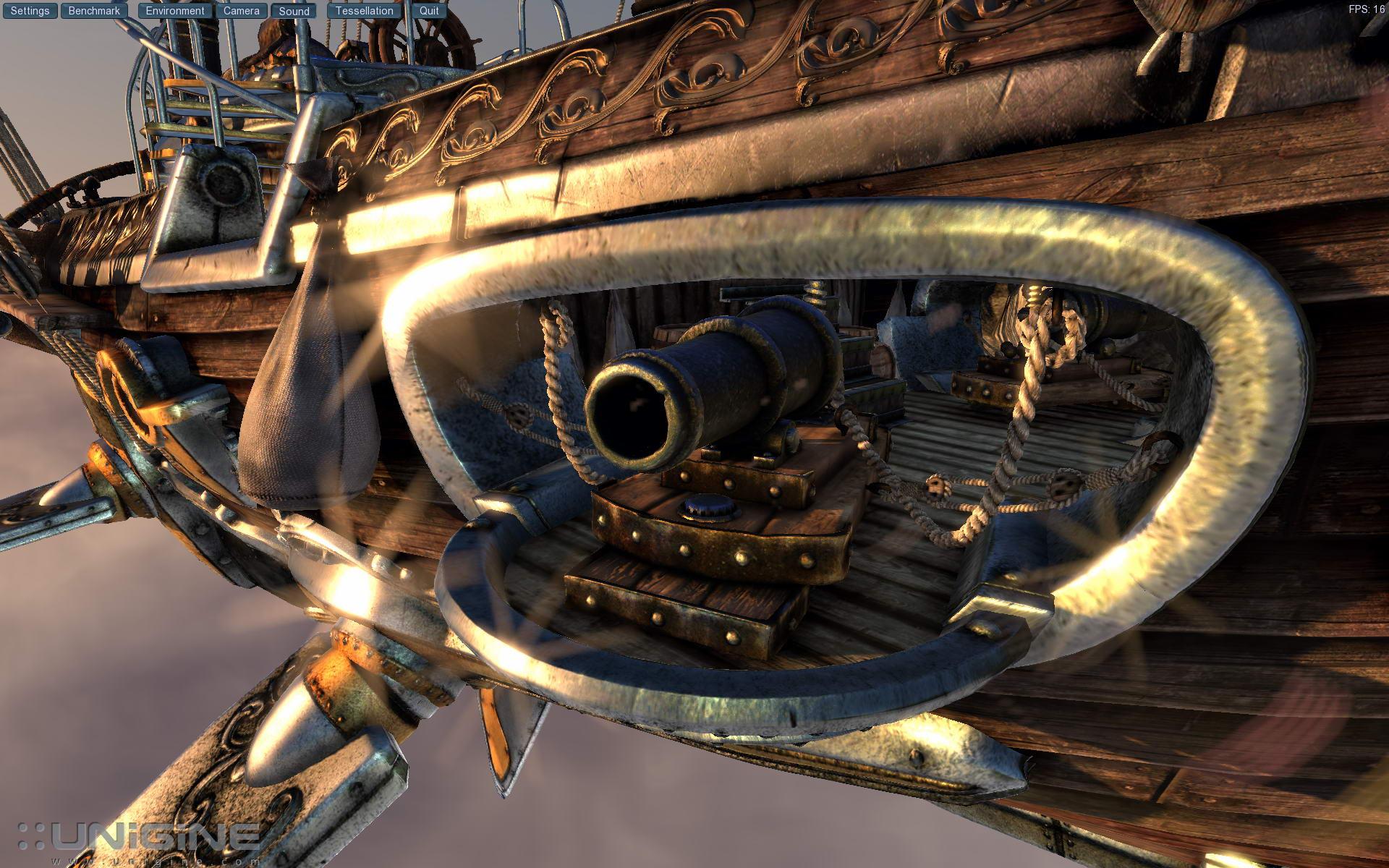
Task: Open the Environment options
Action: [175, 11]
